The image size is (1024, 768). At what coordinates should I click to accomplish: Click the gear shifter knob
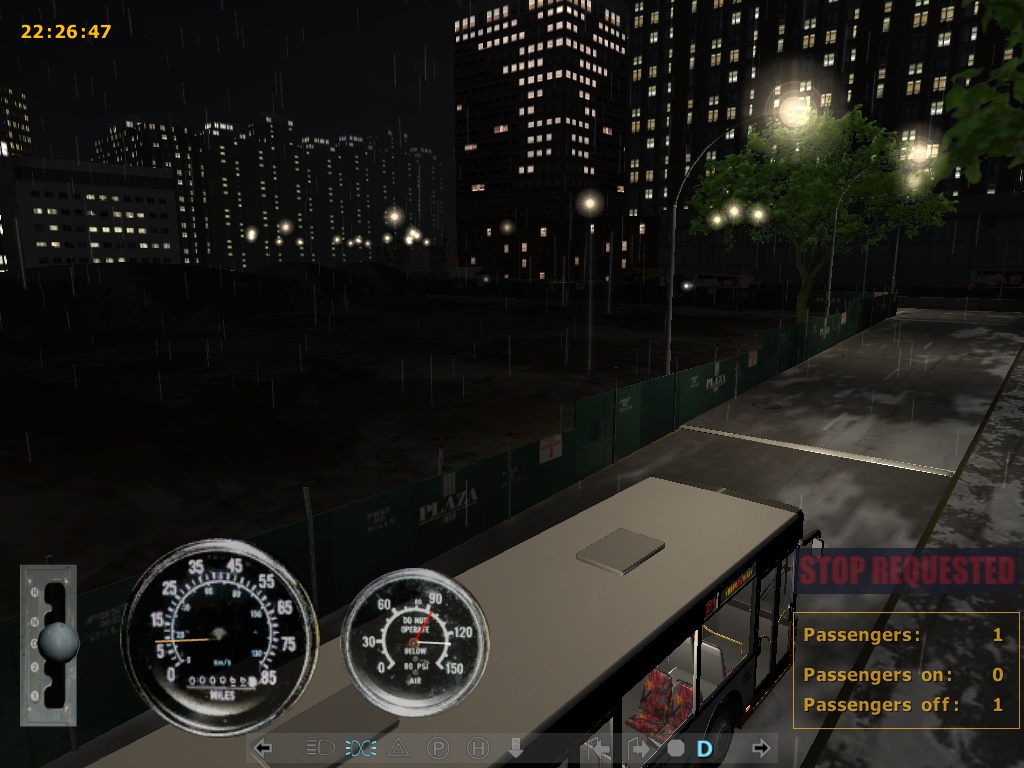coord(59,641)
